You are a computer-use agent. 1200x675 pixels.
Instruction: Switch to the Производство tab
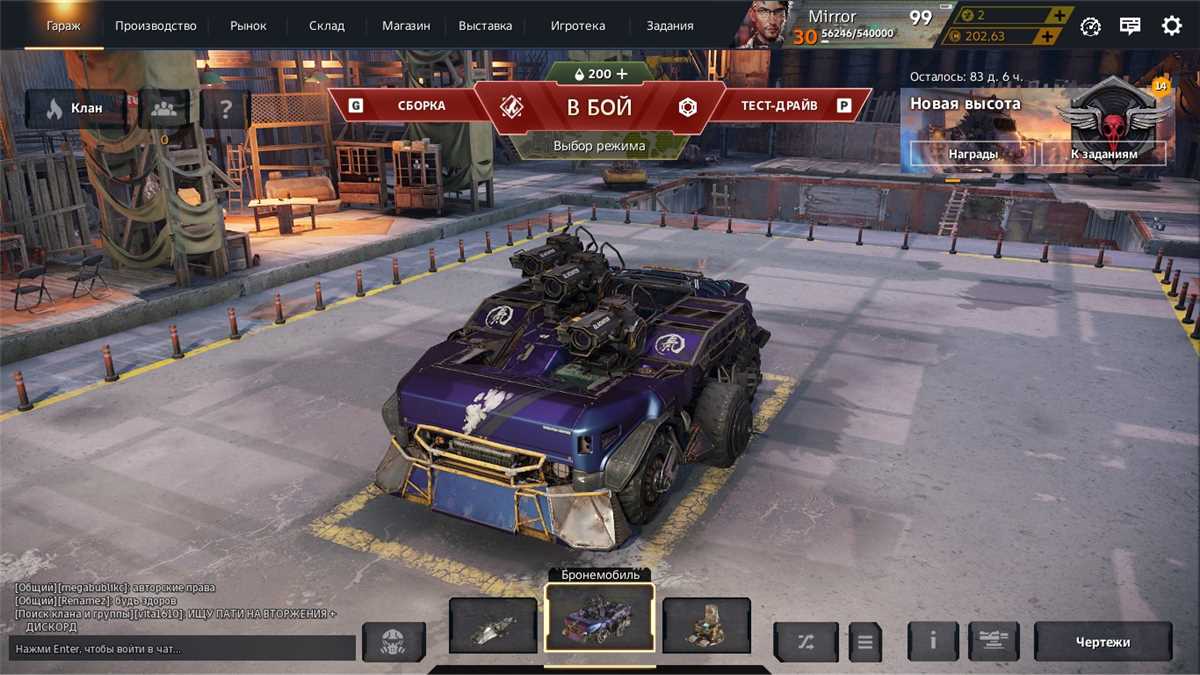(155, 26)
